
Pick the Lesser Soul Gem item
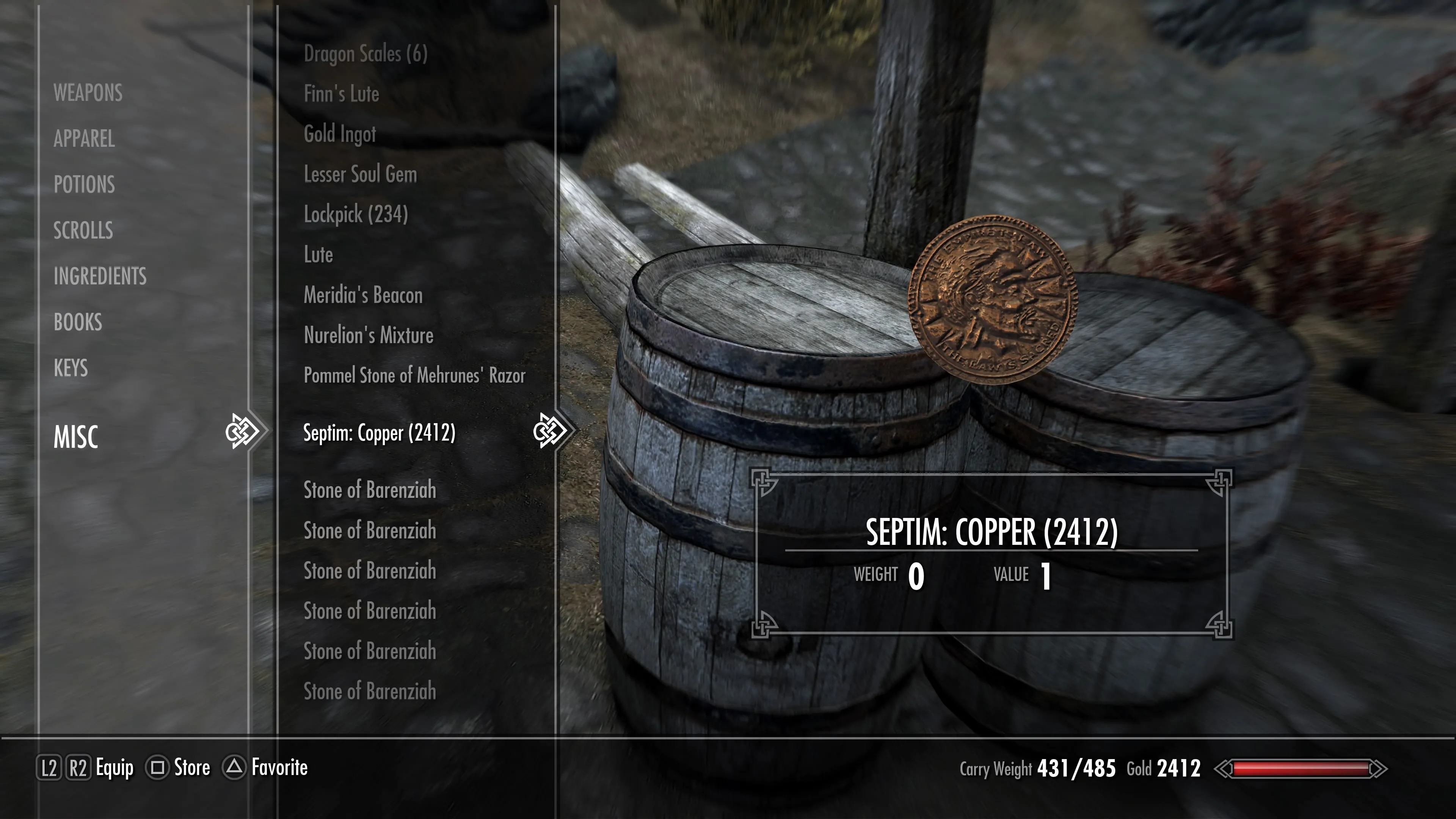(360, 174)
